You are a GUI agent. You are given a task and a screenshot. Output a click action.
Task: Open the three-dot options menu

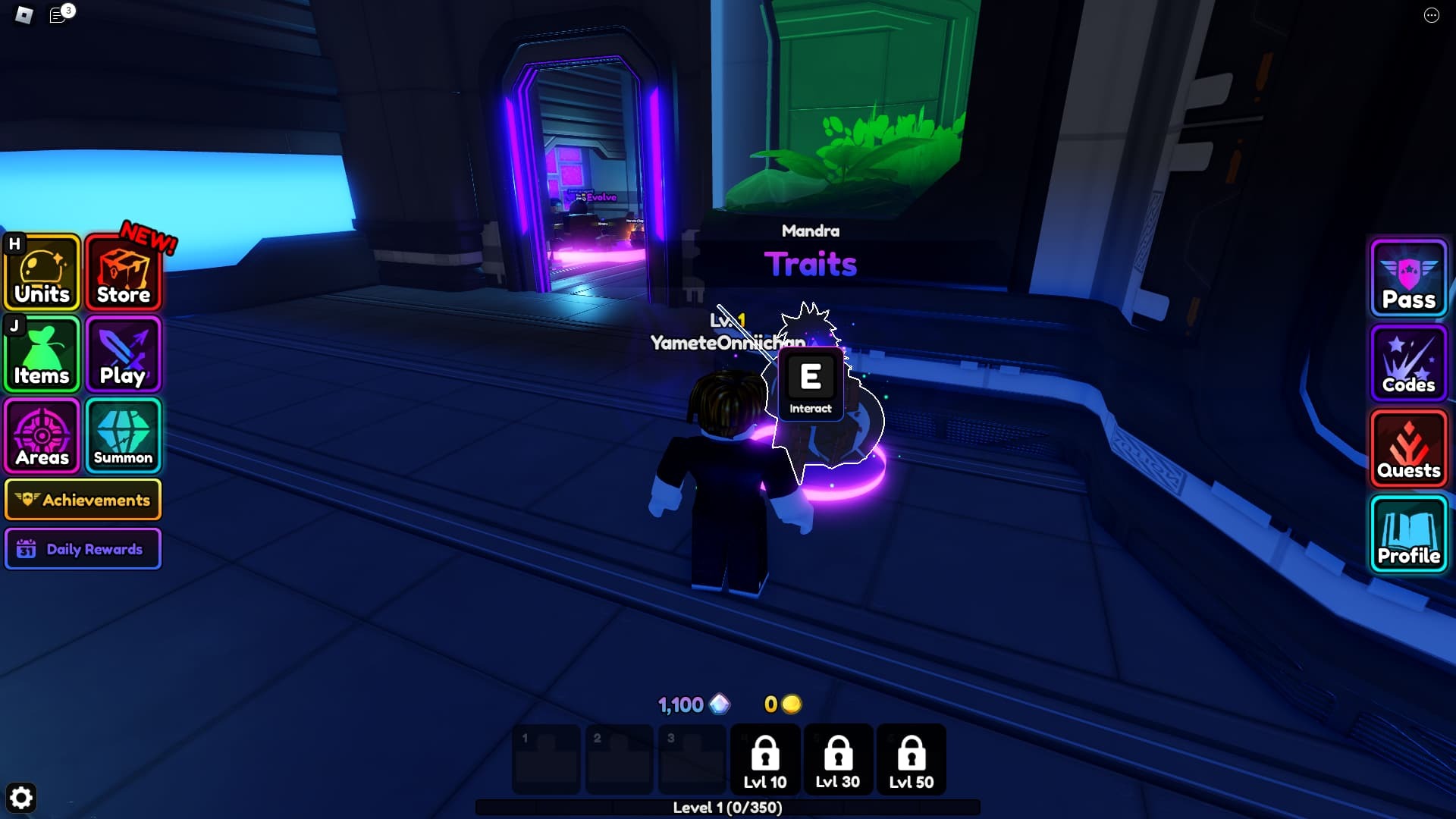tap(1431, 15)
